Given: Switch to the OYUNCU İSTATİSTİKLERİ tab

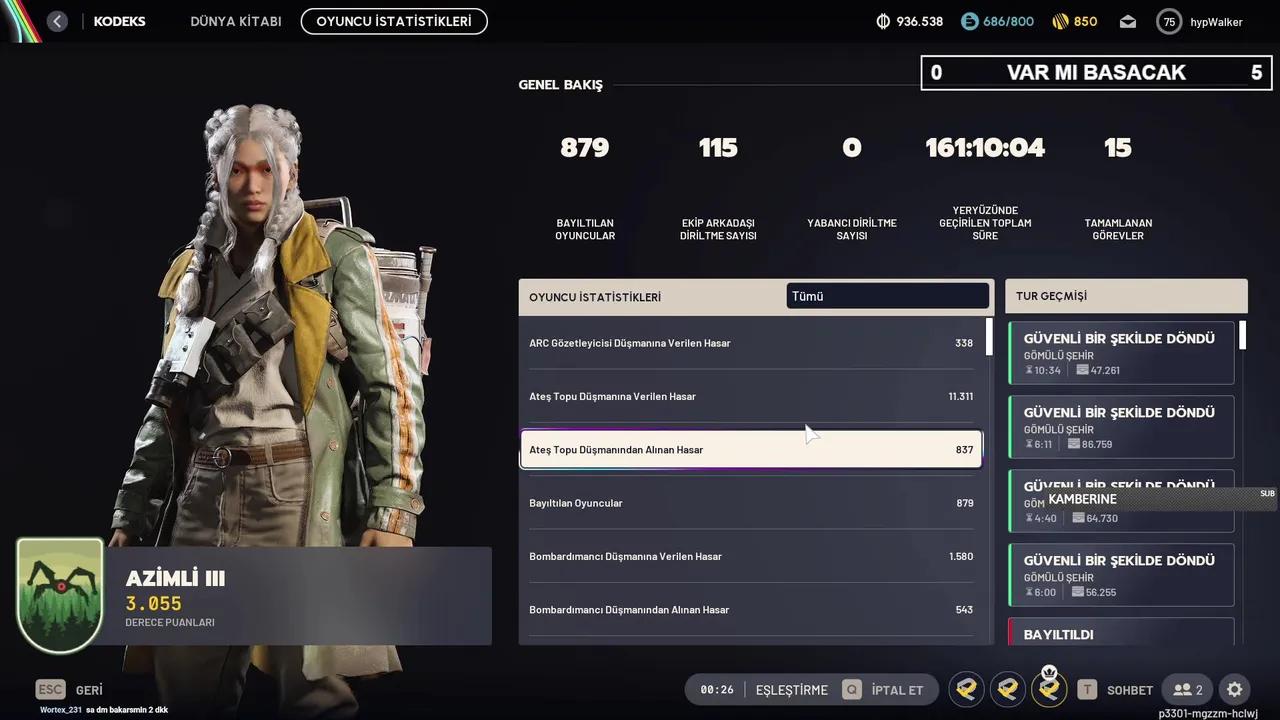Looking at the screenshot, I should tap(393, 21).
